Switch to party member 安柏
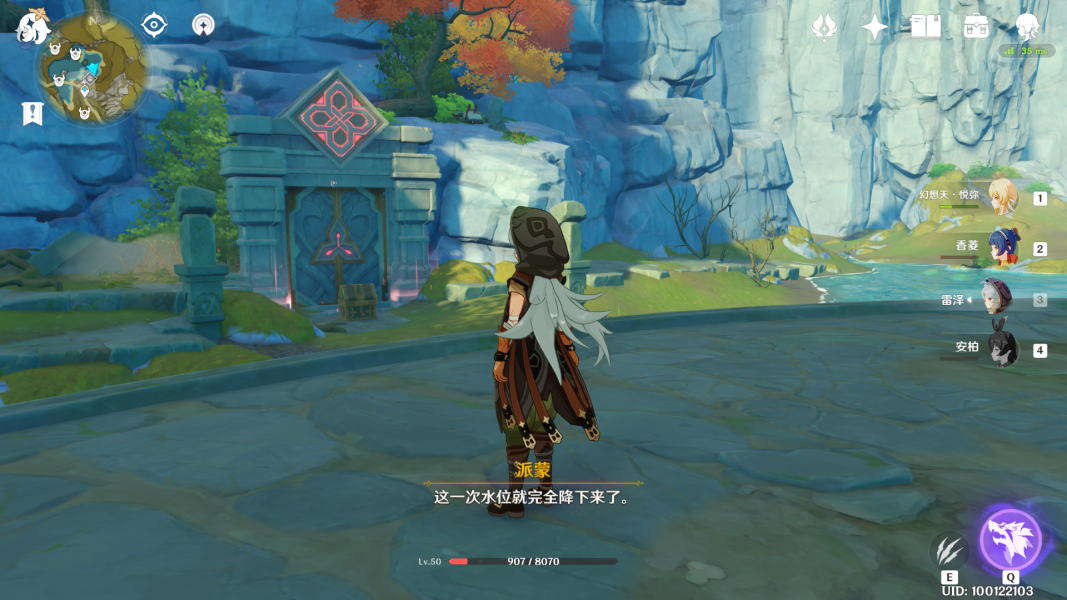This screenshot has height=600, width=1067. [x=1002, y=349]
